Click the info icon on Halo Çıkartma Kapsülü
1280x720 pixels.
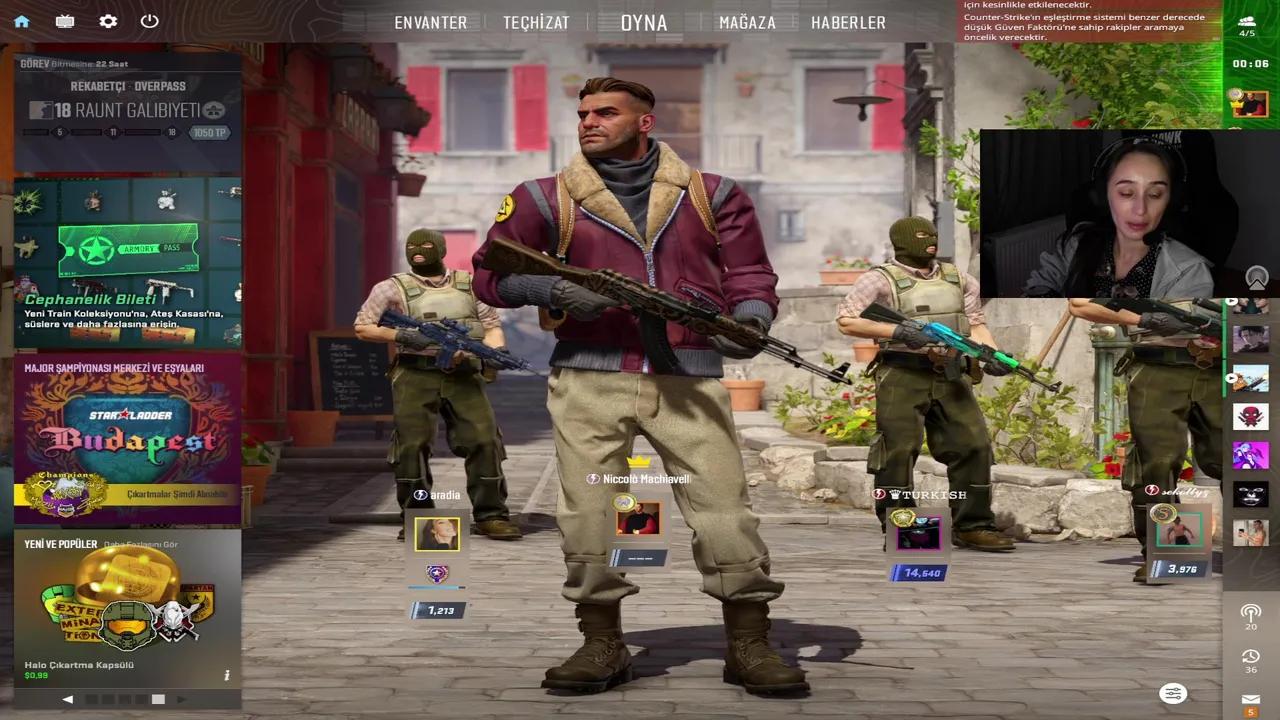point(226,675)
